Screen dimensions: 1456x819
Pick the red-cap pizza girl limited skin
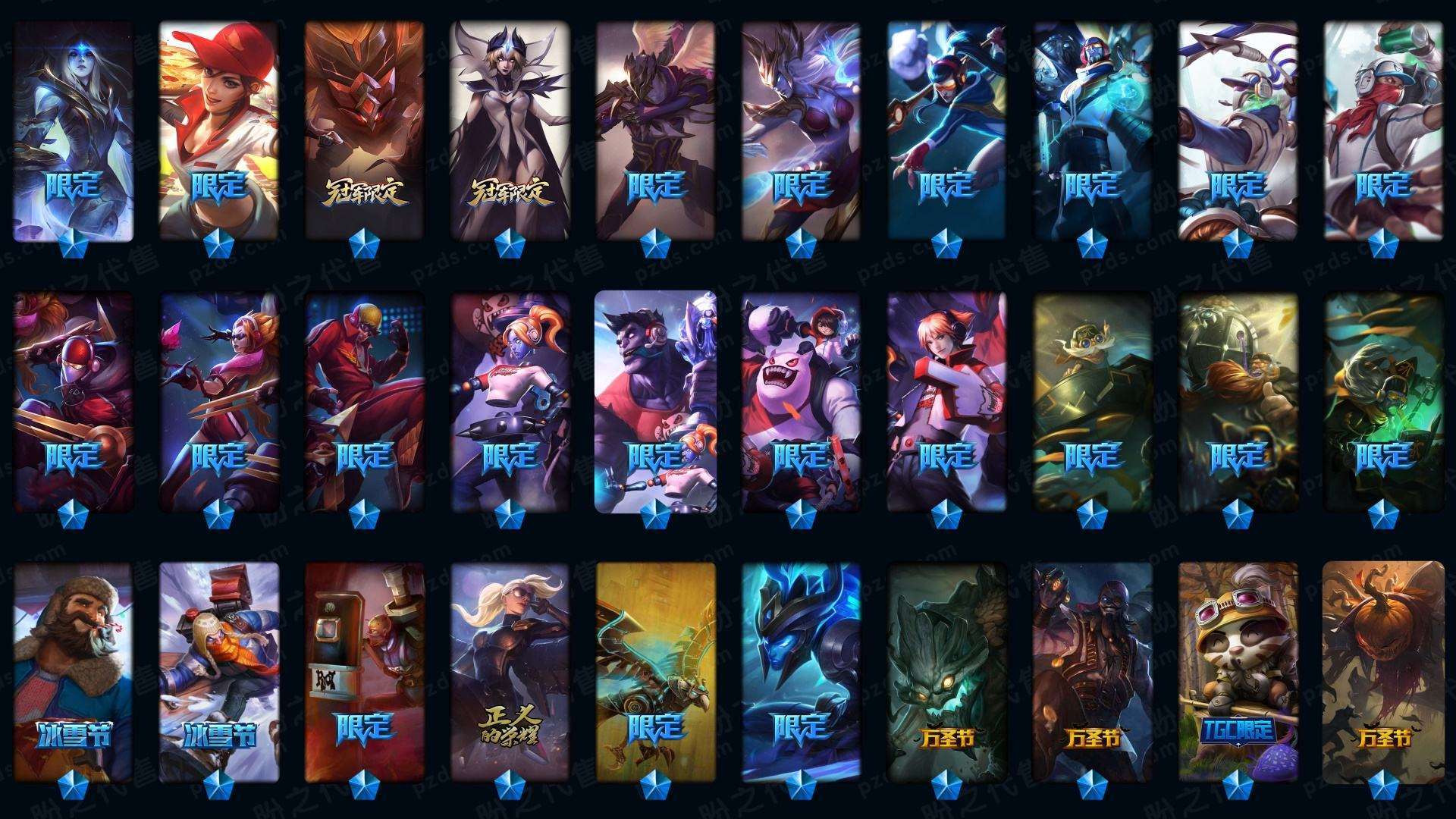coord(219,129)
